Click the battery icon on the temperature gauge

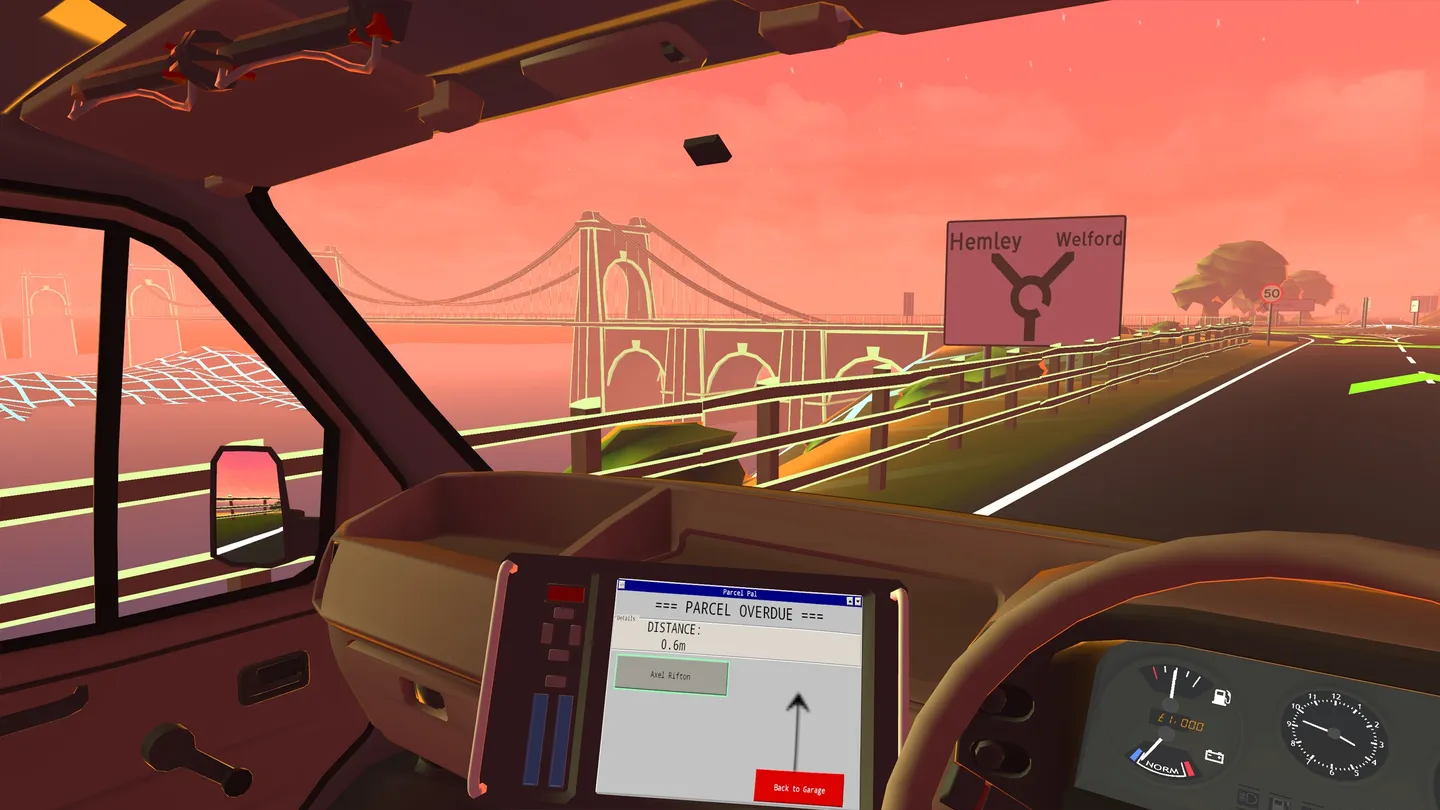point(1214,755)
